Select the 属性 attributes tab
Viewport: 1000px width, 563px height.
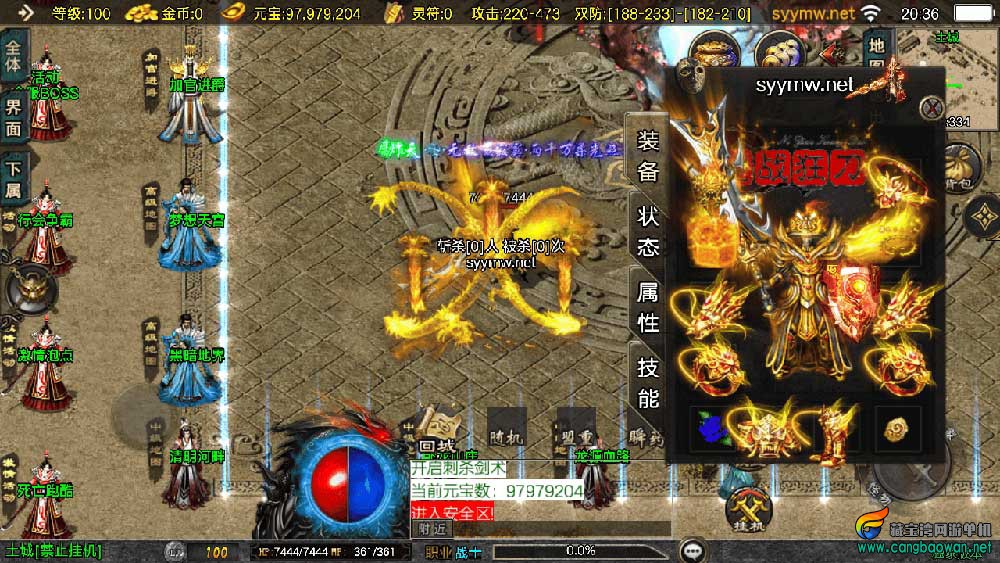click(x=648, y=308)
